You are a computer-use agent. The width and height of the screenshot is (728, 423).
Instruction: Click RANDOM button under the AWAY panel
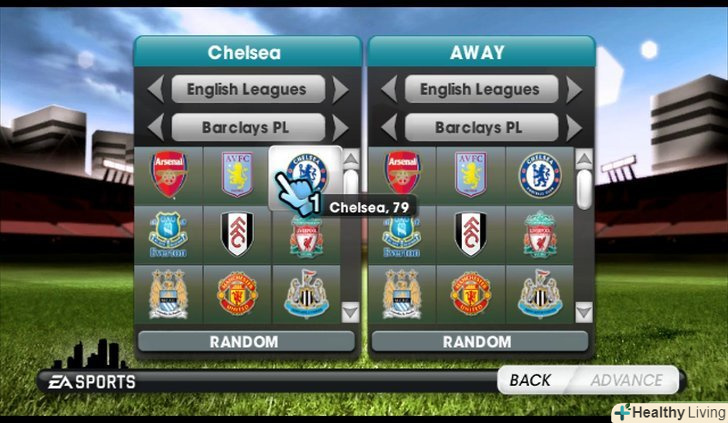tap(479, 342)
